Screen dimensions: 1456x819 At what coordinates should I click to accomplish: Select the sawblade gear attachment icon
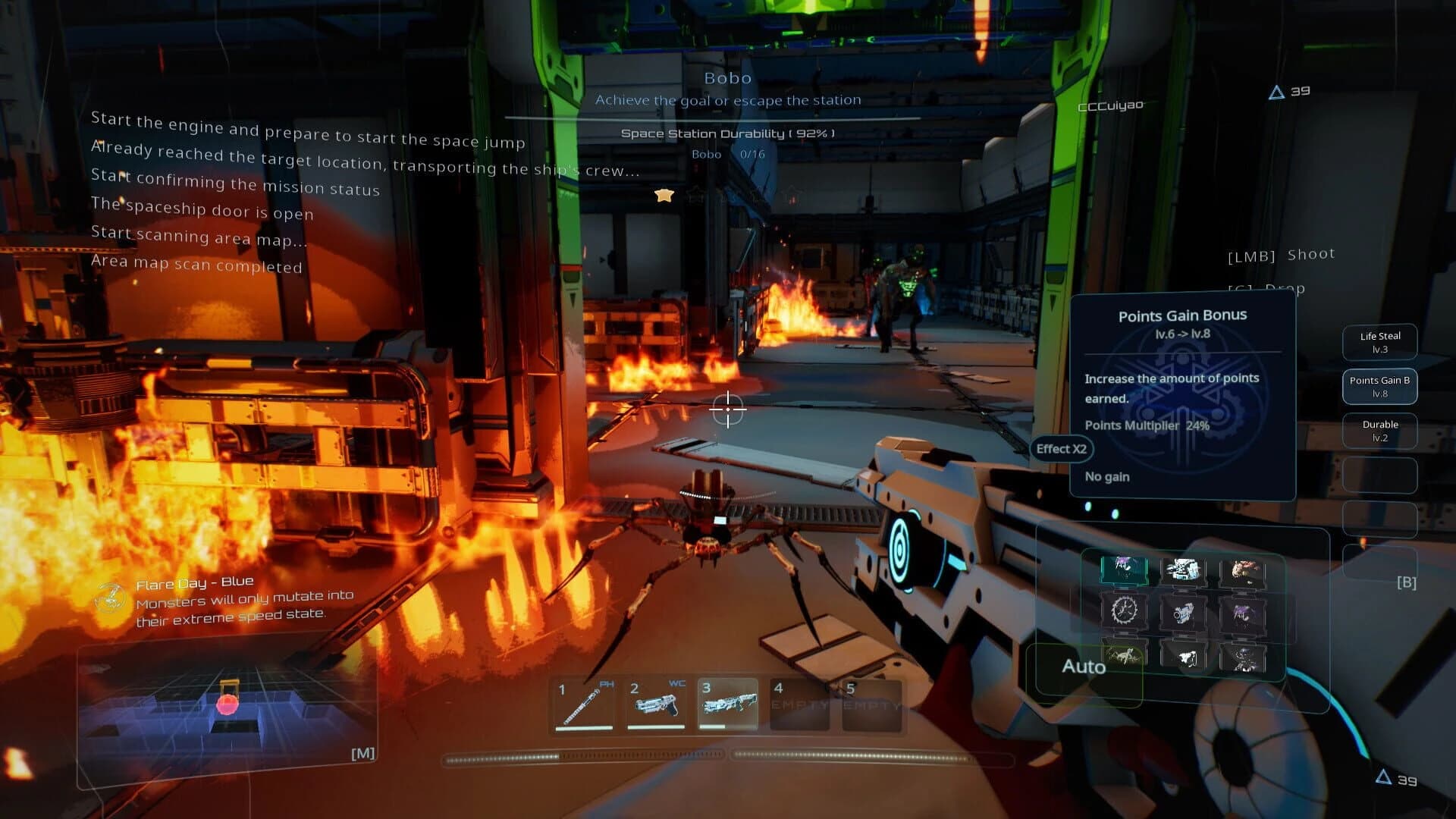[x=1125, y=611]
